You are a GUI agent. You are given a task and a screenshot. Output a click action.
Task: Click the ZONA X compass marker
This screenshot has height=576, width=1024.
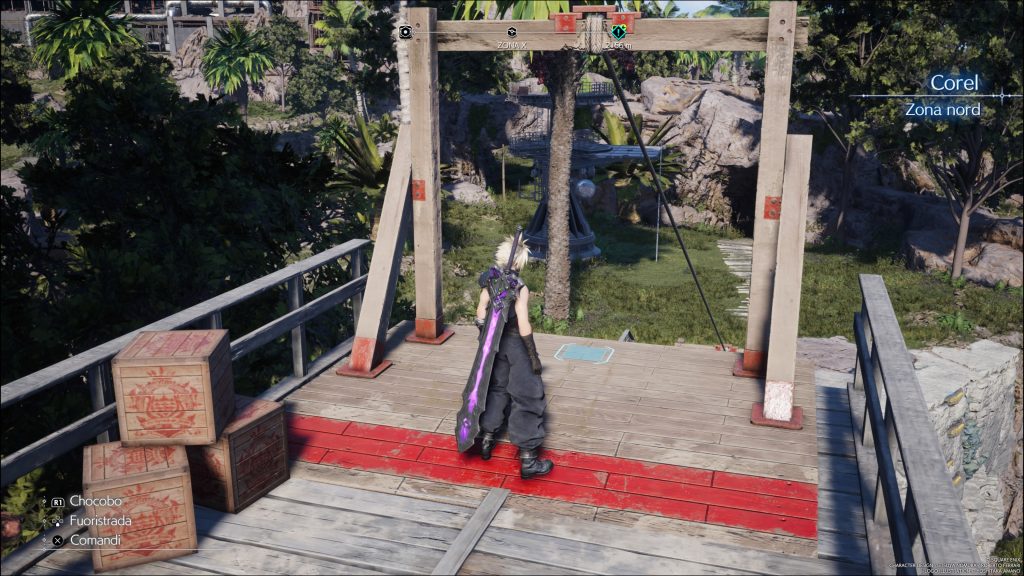[512, 33]
